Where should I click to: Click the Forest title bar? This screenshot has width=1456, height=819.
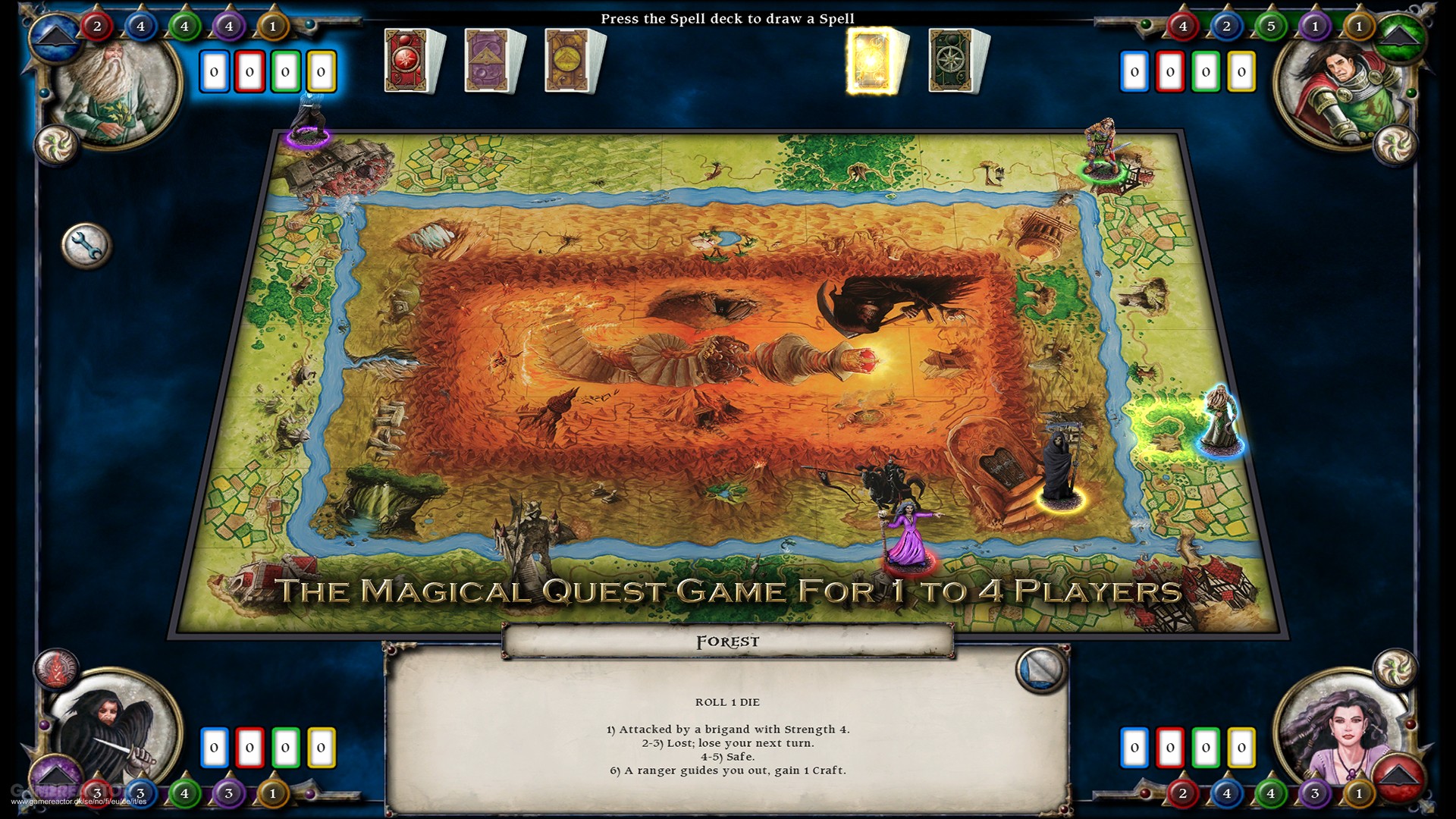pyautogui.click(x=728, y=641)
